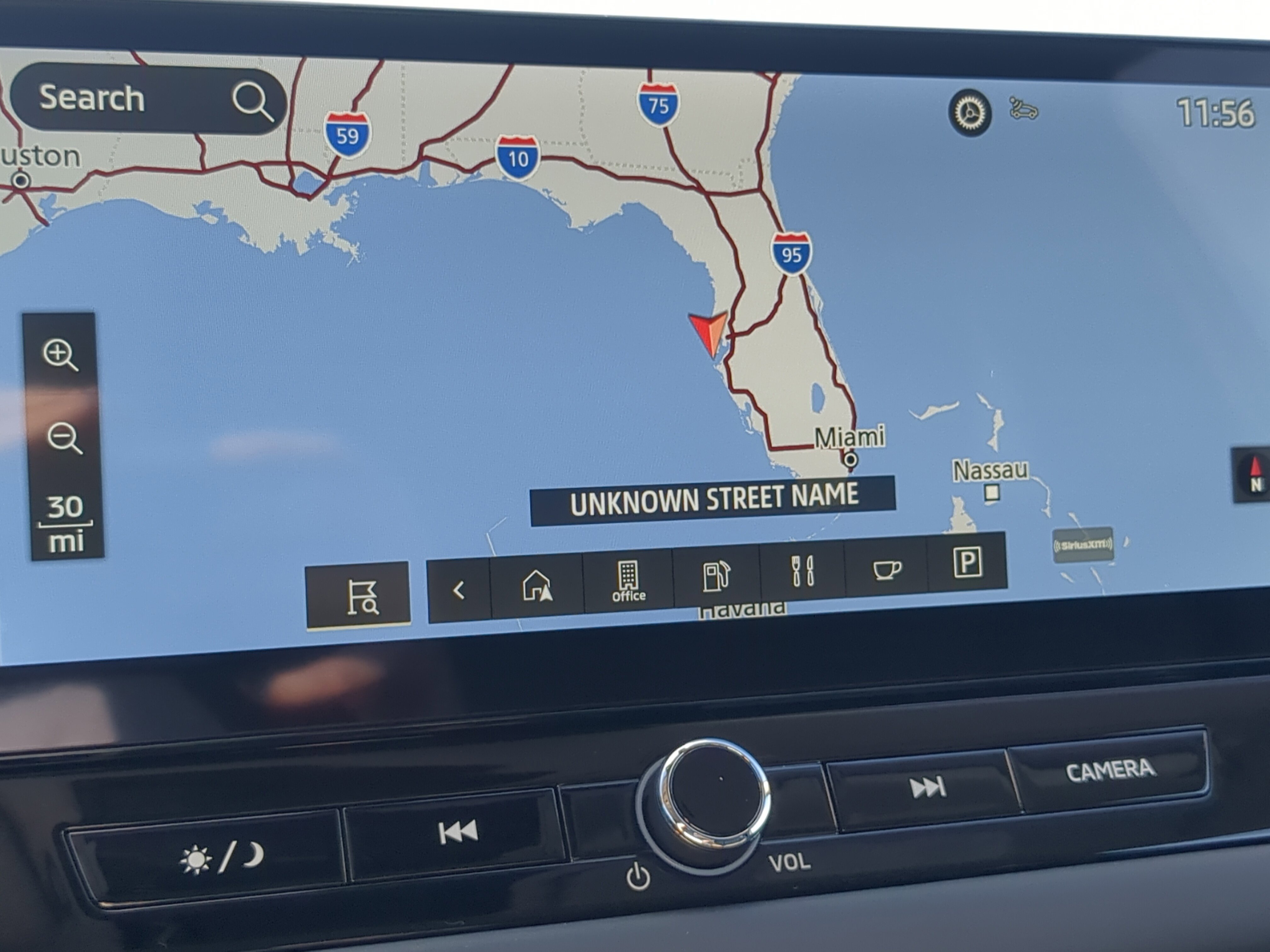Zoom in on the map
The image size is (1270, 952).
click(60, 355)
